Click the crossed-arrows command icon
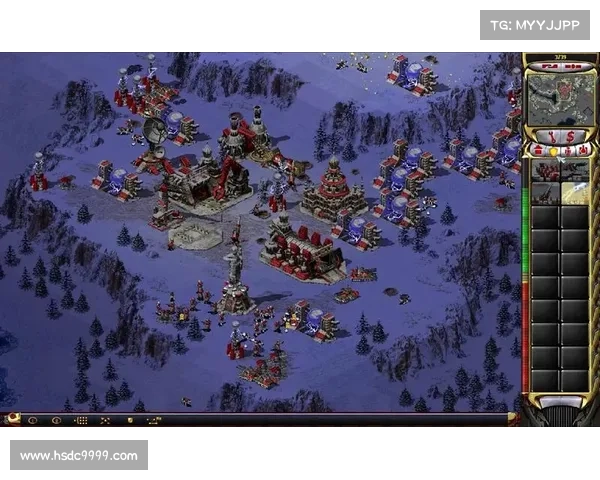Screen dimensions: 600x480 105,420
